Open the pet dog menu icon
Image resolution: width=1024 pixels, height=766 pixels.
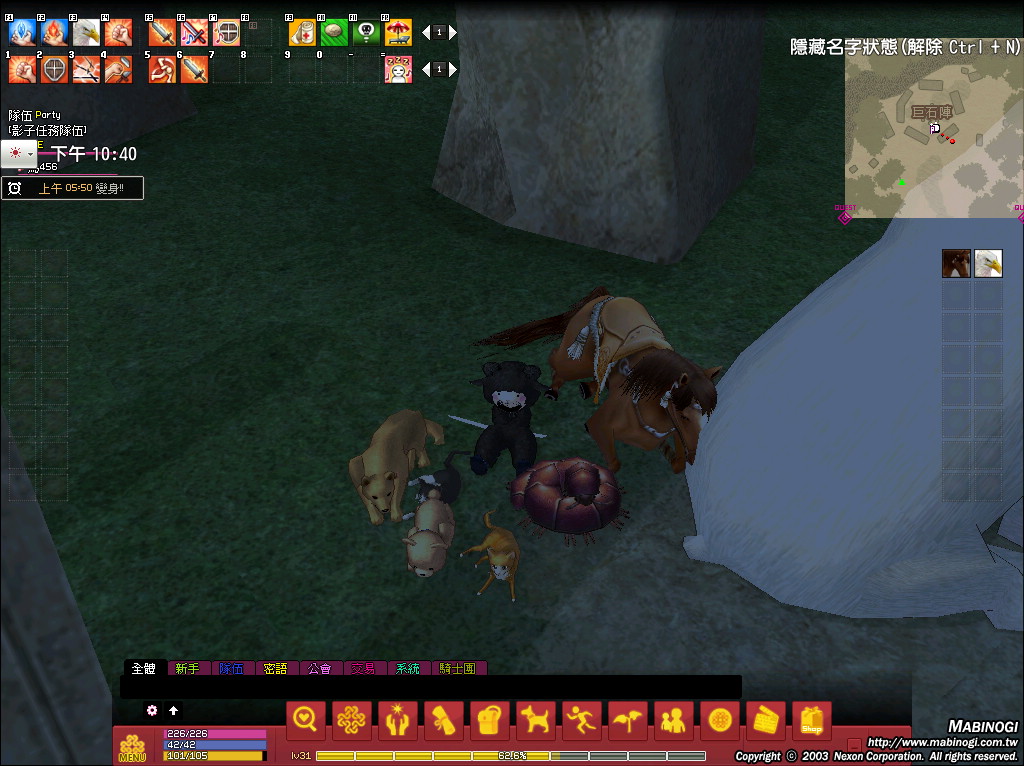536,720
